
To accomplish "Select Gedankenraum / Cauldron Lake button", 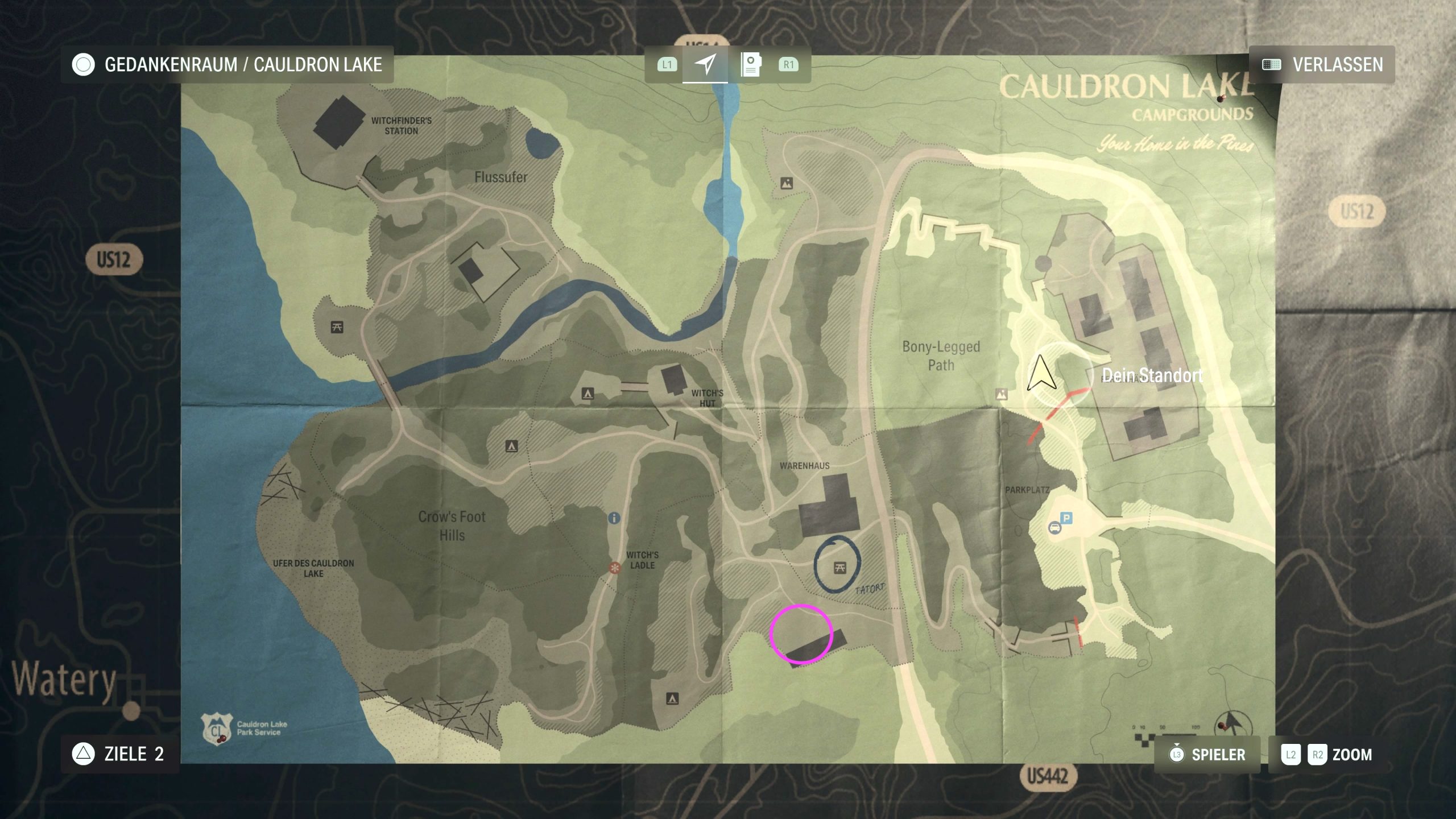I will pyautogui.click(x=227, y=65).
